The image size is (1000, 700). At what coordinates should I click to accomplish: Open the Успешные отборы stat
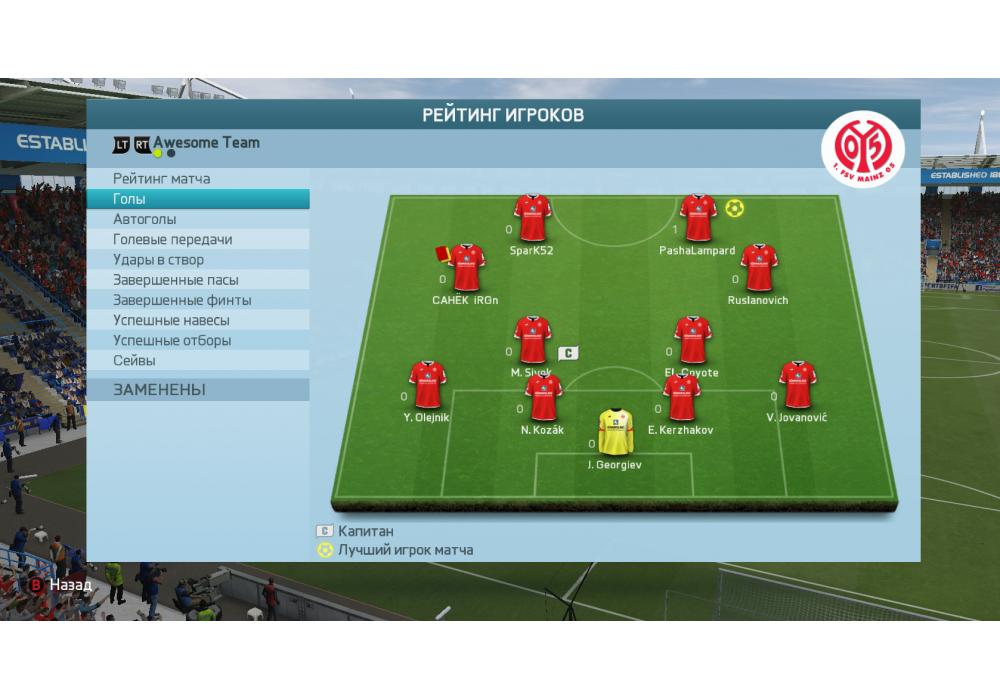coord(172,340)
